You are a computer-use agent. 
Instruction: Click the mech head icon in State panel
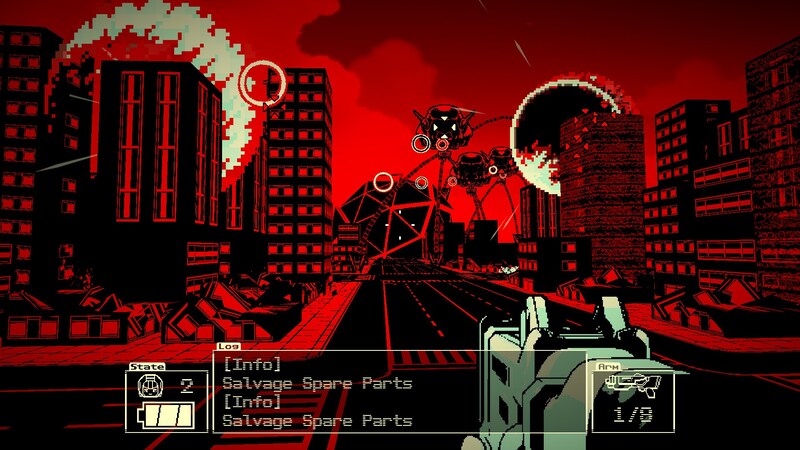tap(148, 387)
